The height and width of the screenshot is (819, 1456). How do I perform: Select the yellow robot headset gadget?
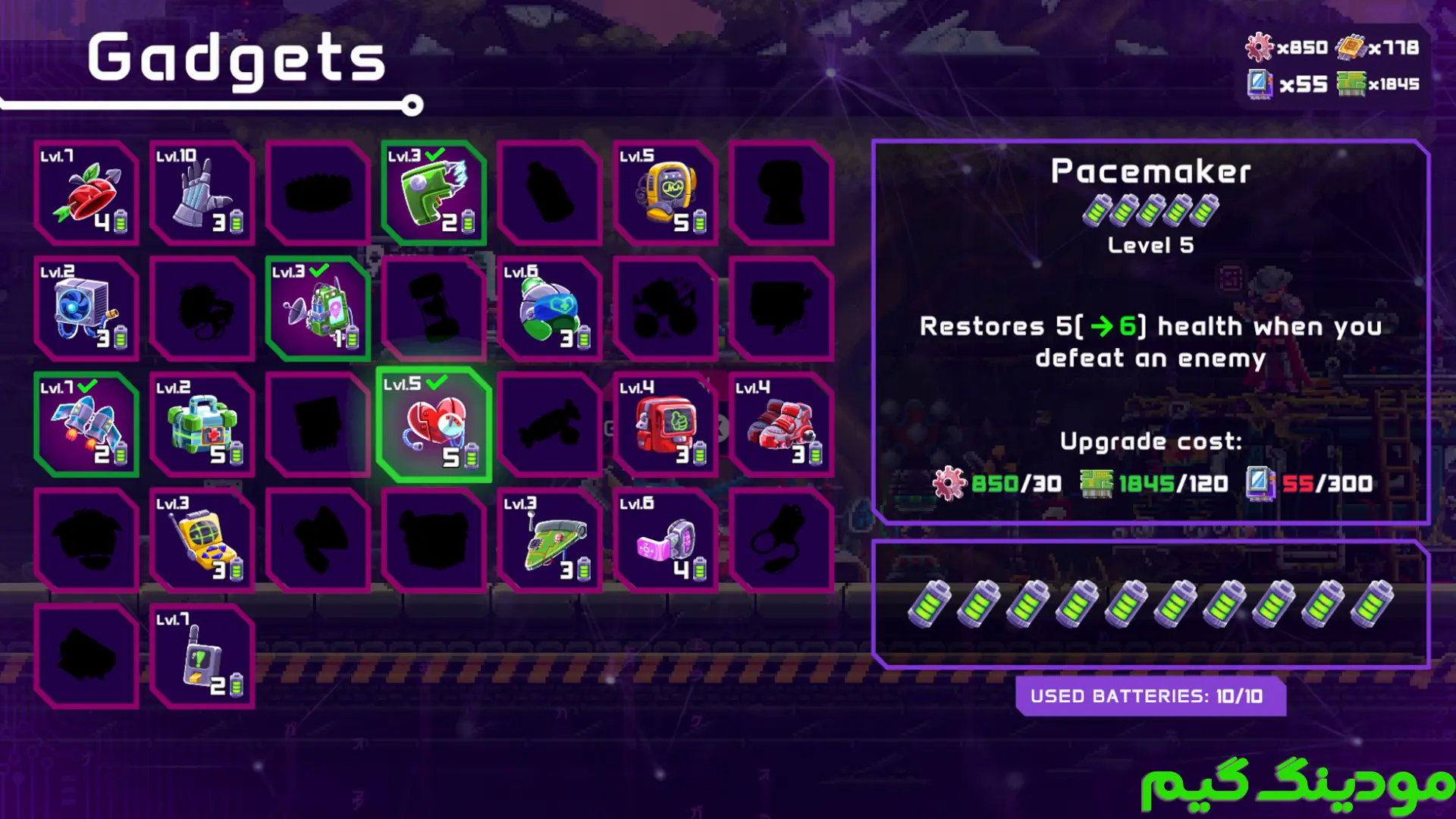click(x=665, y=193)
